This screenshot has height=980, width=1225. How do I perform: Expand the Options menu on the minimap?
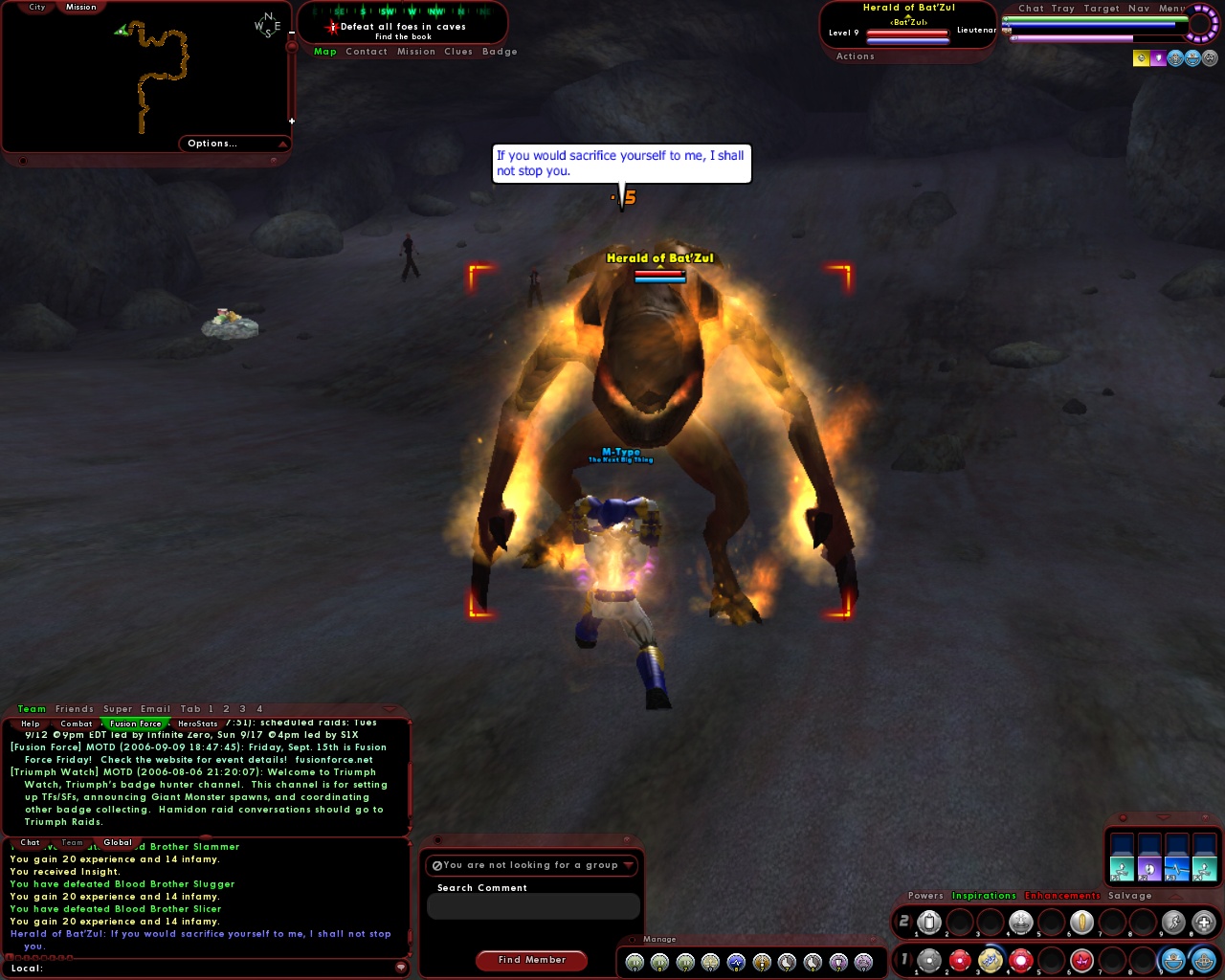pyautogui.click(x=212, y=143)
